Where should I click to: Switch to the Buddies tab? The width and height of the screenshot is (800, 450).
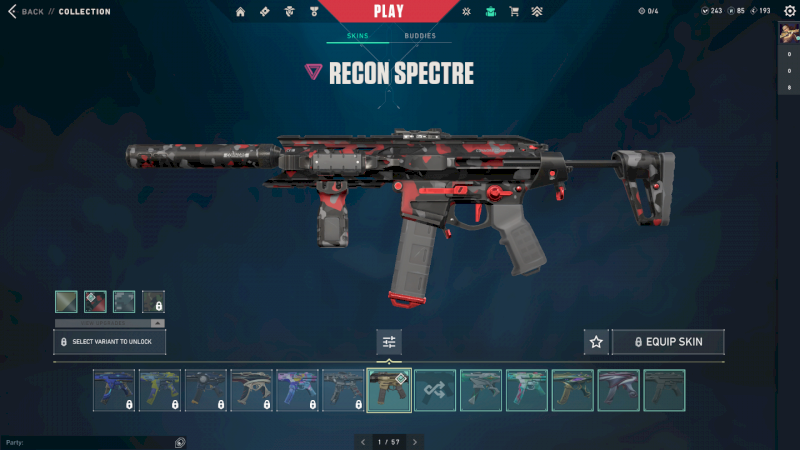(420, 36)
